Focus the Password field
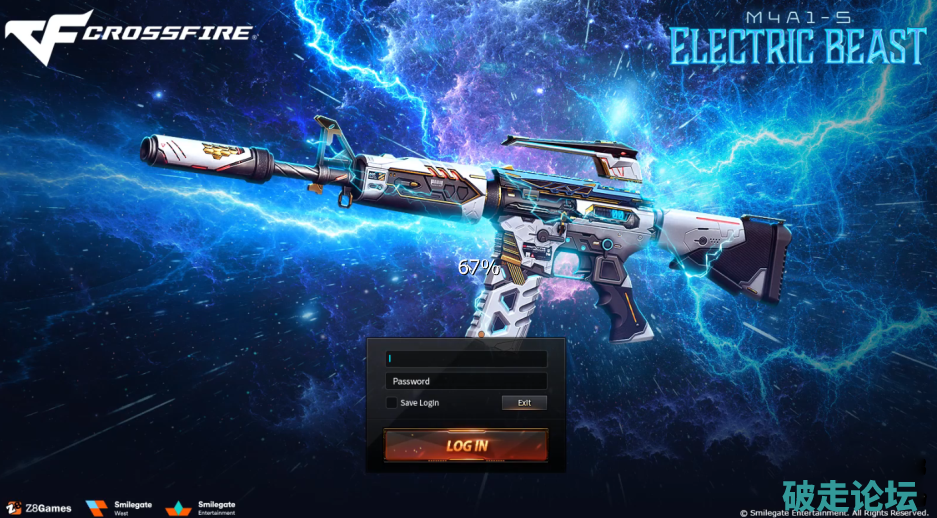The height and width of the screenshot is (518, 937). (x=466, y=381)
